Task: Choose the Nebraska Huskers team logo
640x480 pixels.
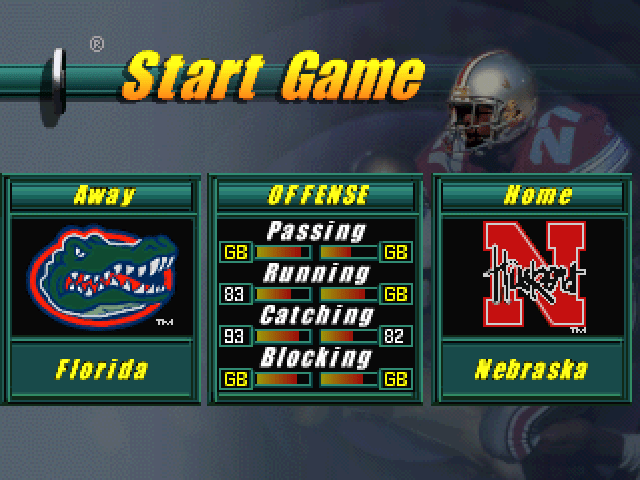Action: coord(530,277)
